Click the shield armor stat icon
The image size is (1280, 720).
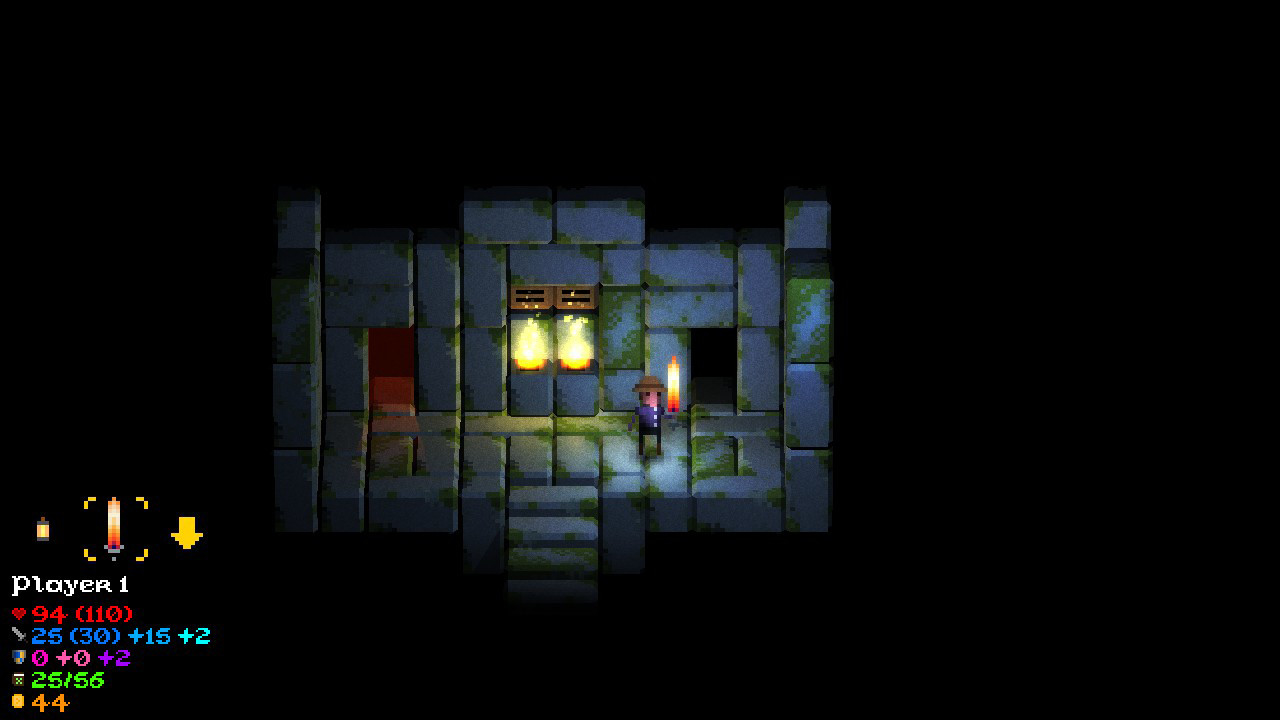[x=19, y=659]
